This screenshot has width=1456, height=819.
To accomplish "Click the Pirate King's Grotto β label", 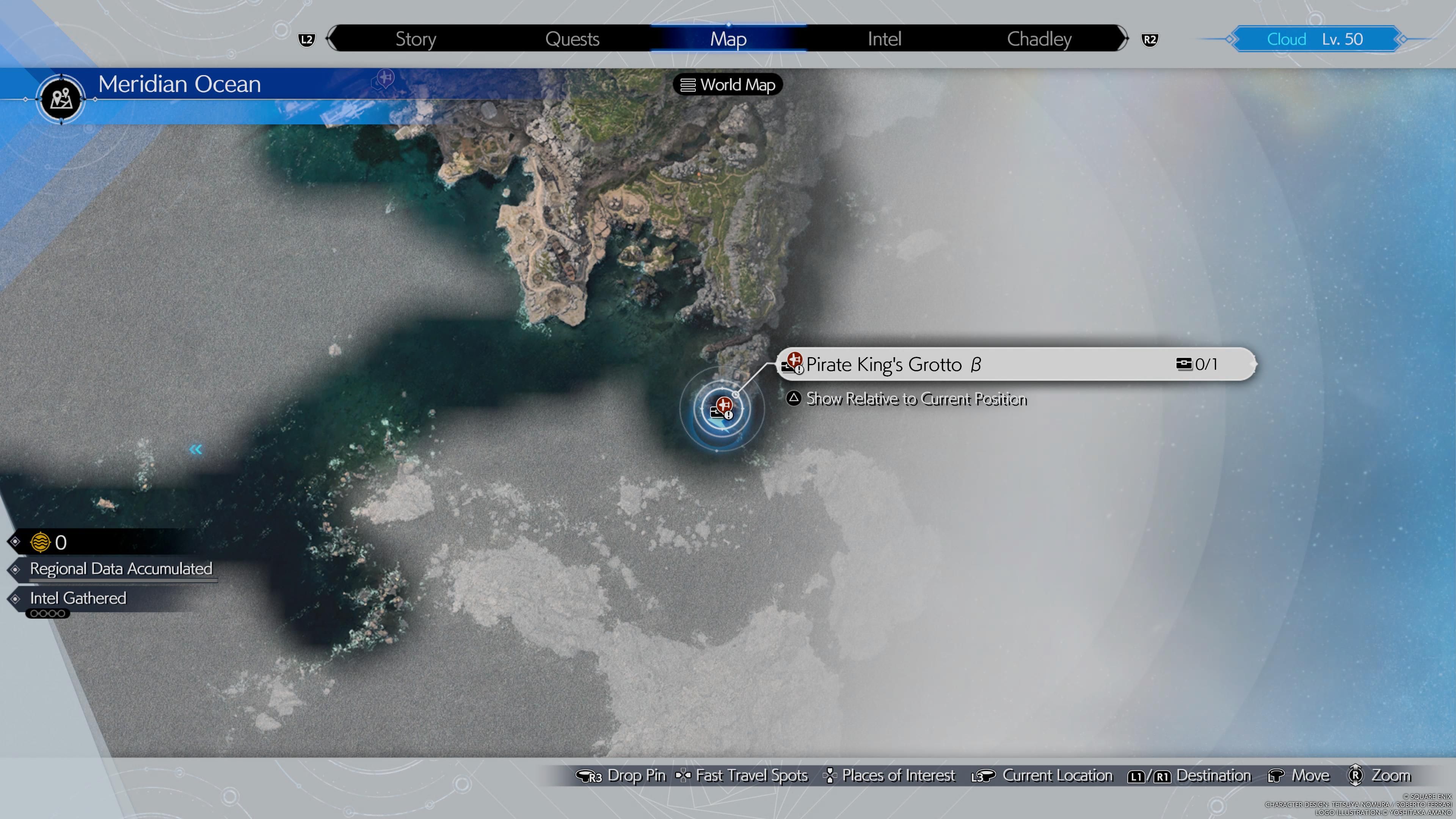I will pyautogui.click(x=893, y=364).
